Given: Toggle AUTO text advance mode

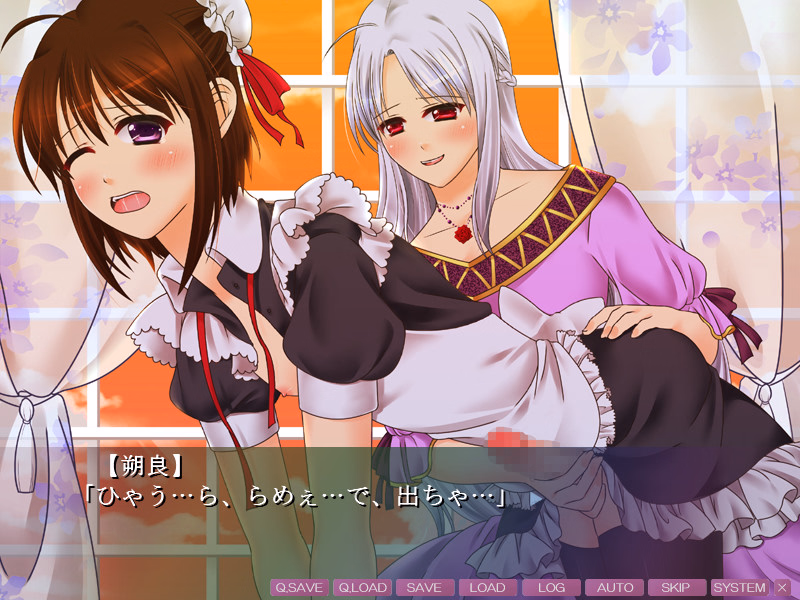Looking at the screenshot, I should click(x=614, y=588).
